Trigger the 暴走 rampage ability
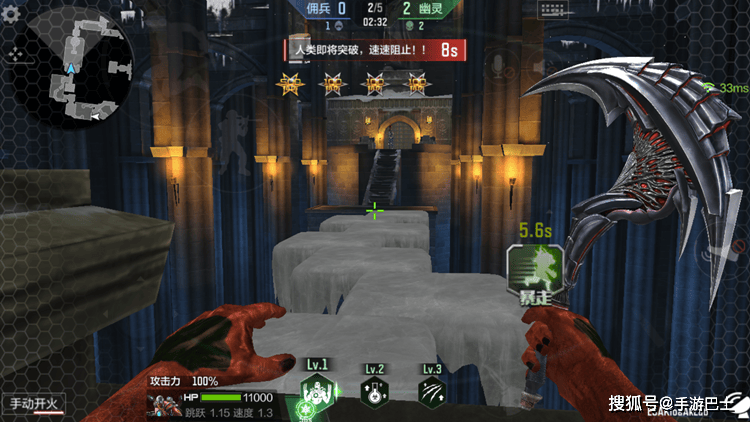Screen dimensions: 750x422 [x=535, y=271]
